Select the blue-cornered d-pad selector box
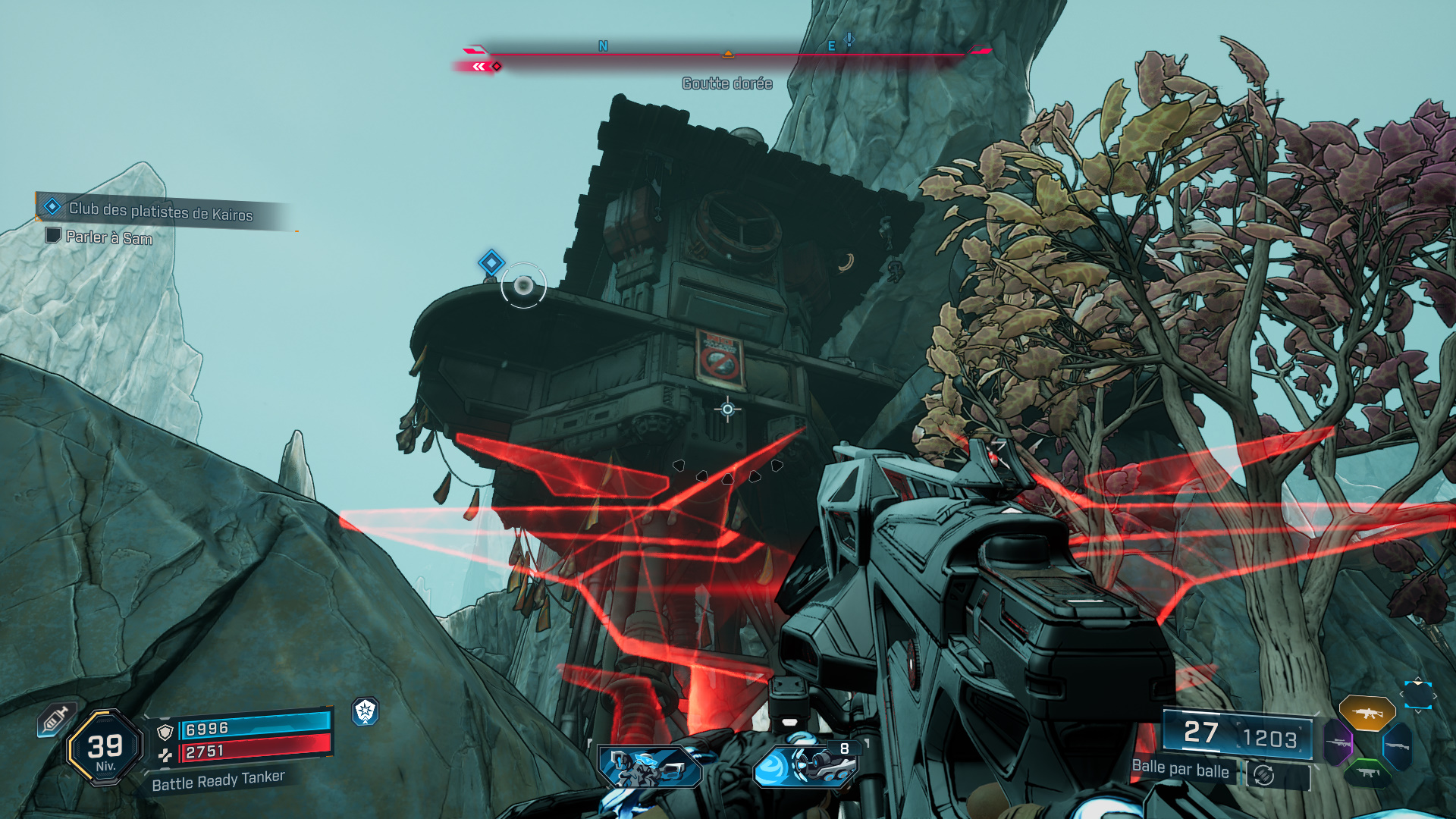The height and width of the screenshot is (819, 1456). 1417,695
